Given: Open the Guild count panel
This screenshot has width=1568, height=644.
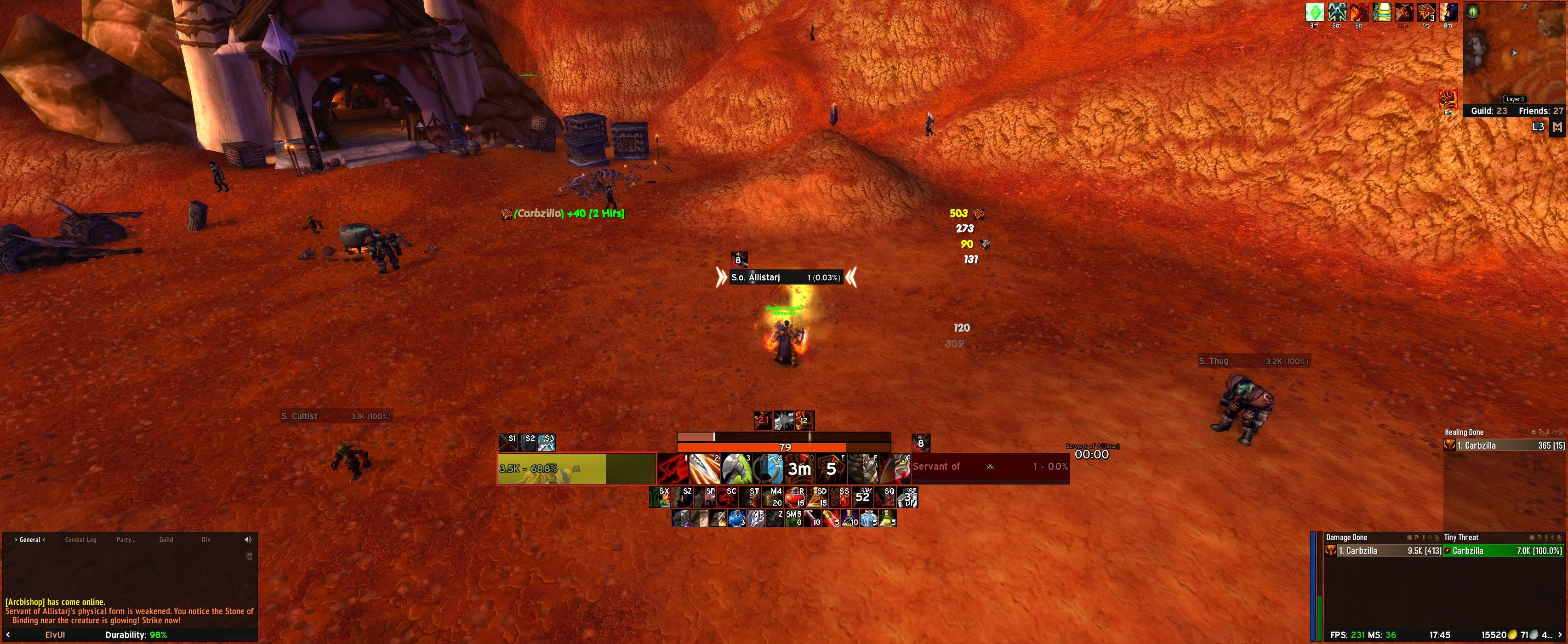Looking at the screenshot, I should (x=1489, y=111).
